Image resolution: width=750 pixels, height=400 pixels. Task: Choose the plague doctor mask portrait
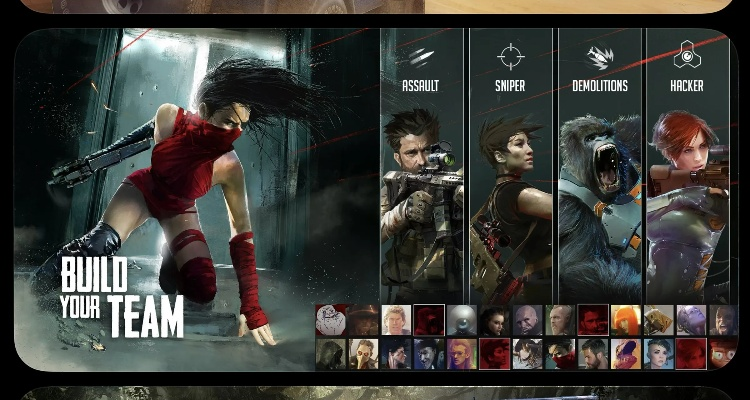[364, 353]
